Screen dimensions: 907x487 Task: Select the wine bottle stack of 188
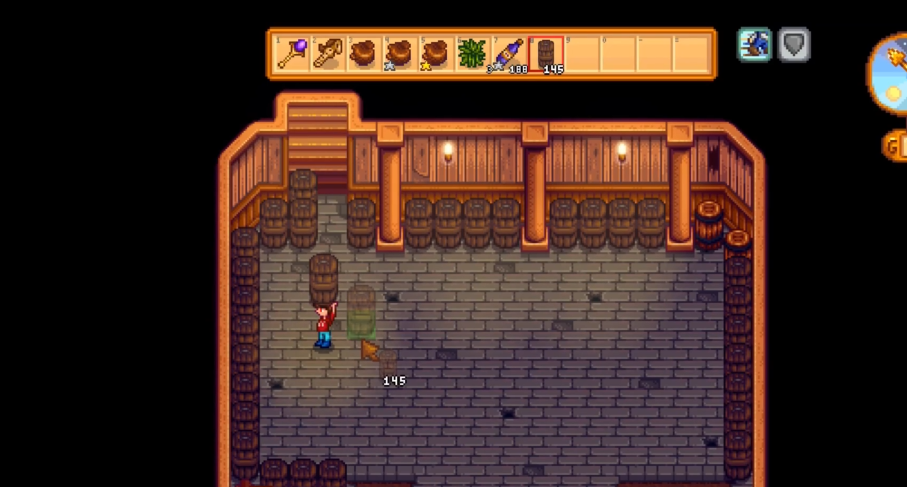508,53
